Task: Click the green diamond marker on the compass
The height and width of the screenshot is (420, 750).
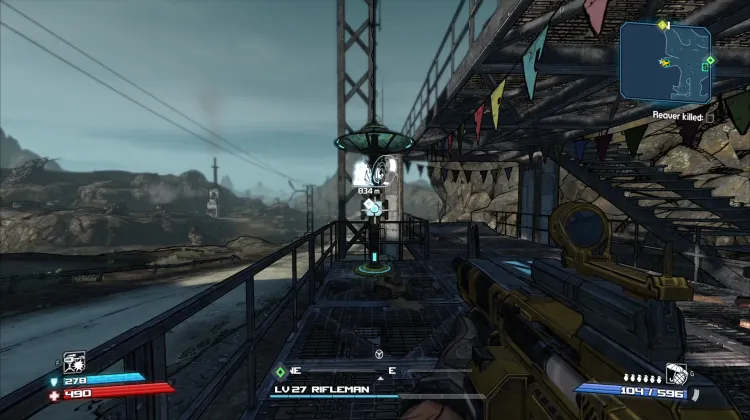Action: pyautogui.click(x=281, y=370)
